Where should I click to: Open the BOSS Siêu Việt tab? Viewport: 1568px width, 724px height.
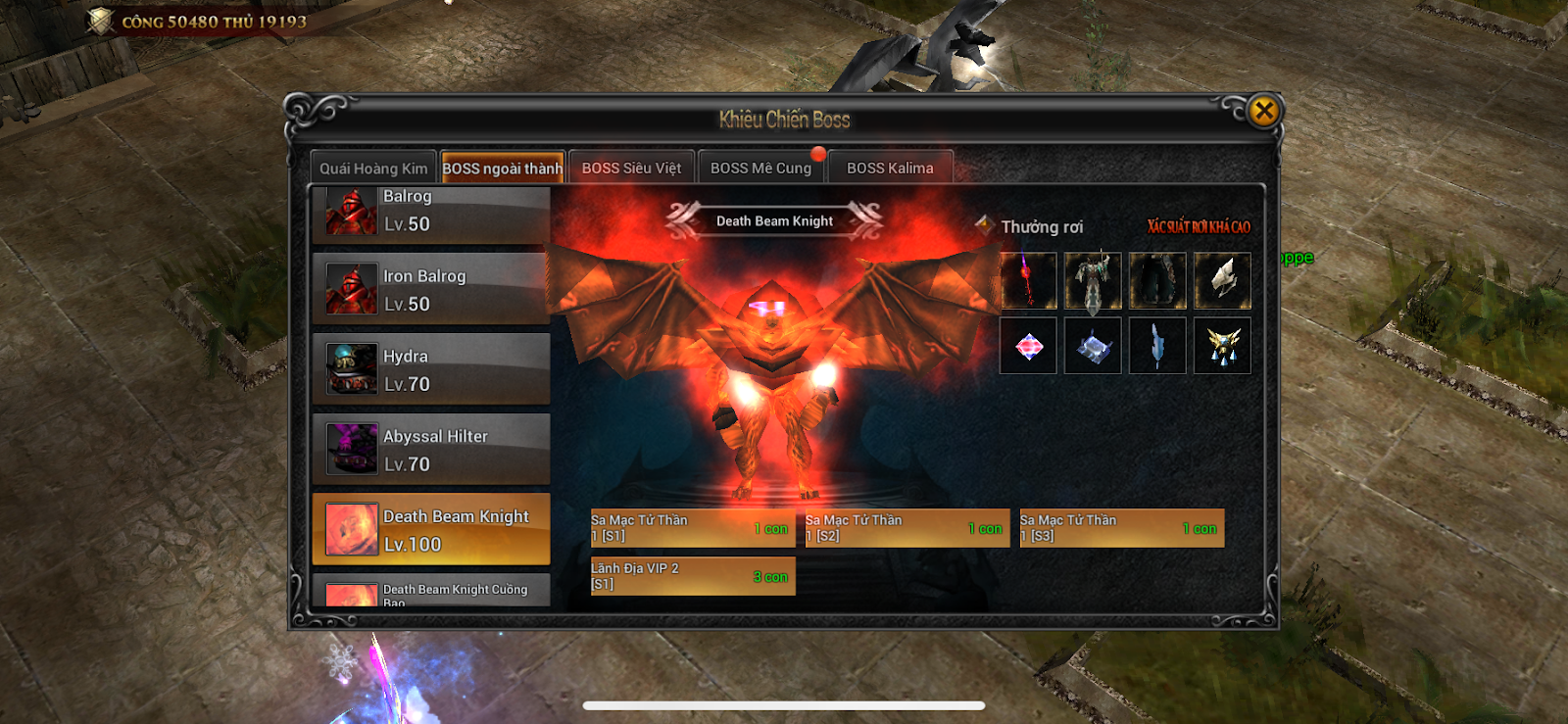[631, 169]
